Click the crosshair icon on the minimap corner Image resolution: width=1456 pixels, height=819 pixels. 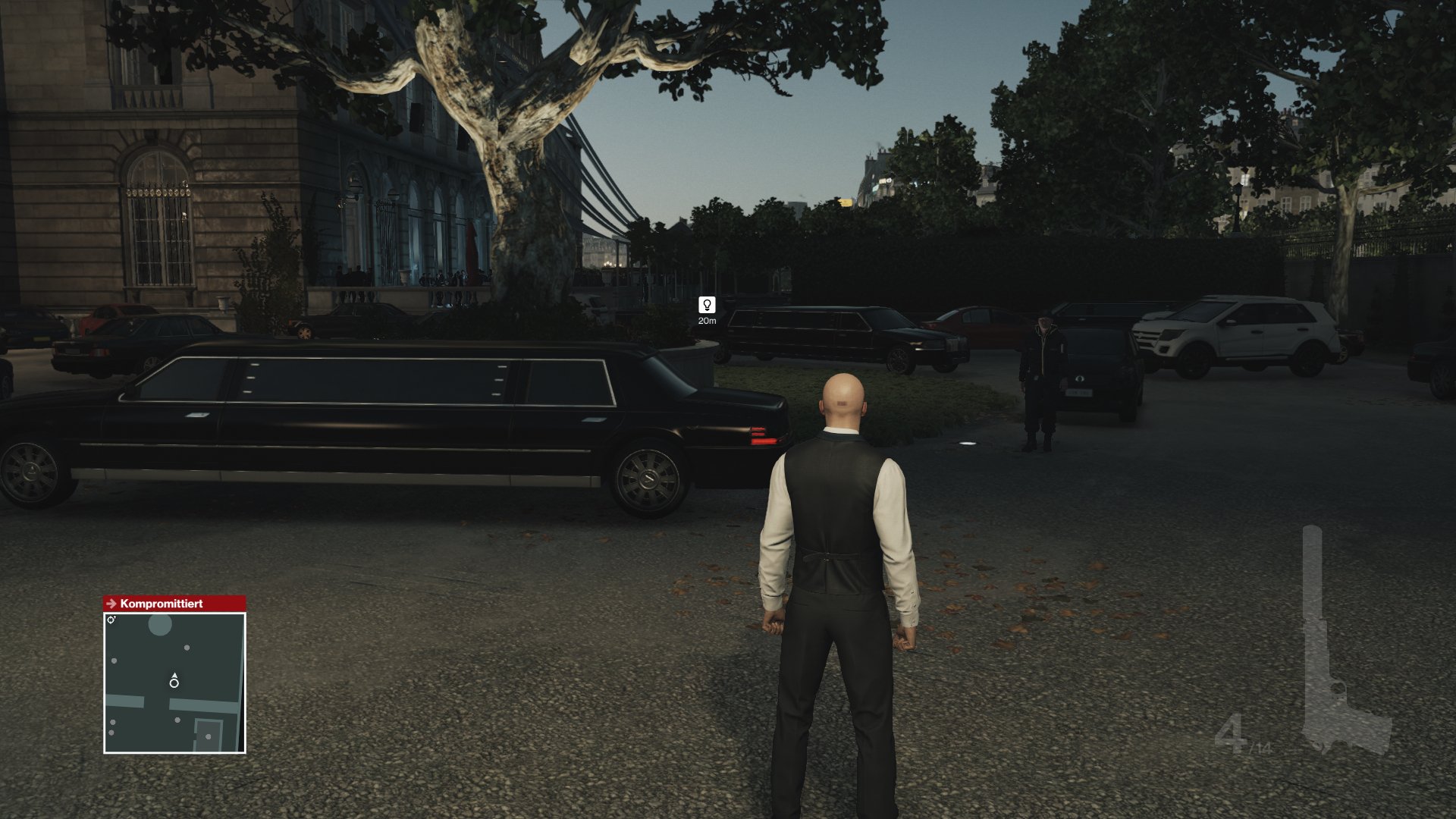[111, 620]
